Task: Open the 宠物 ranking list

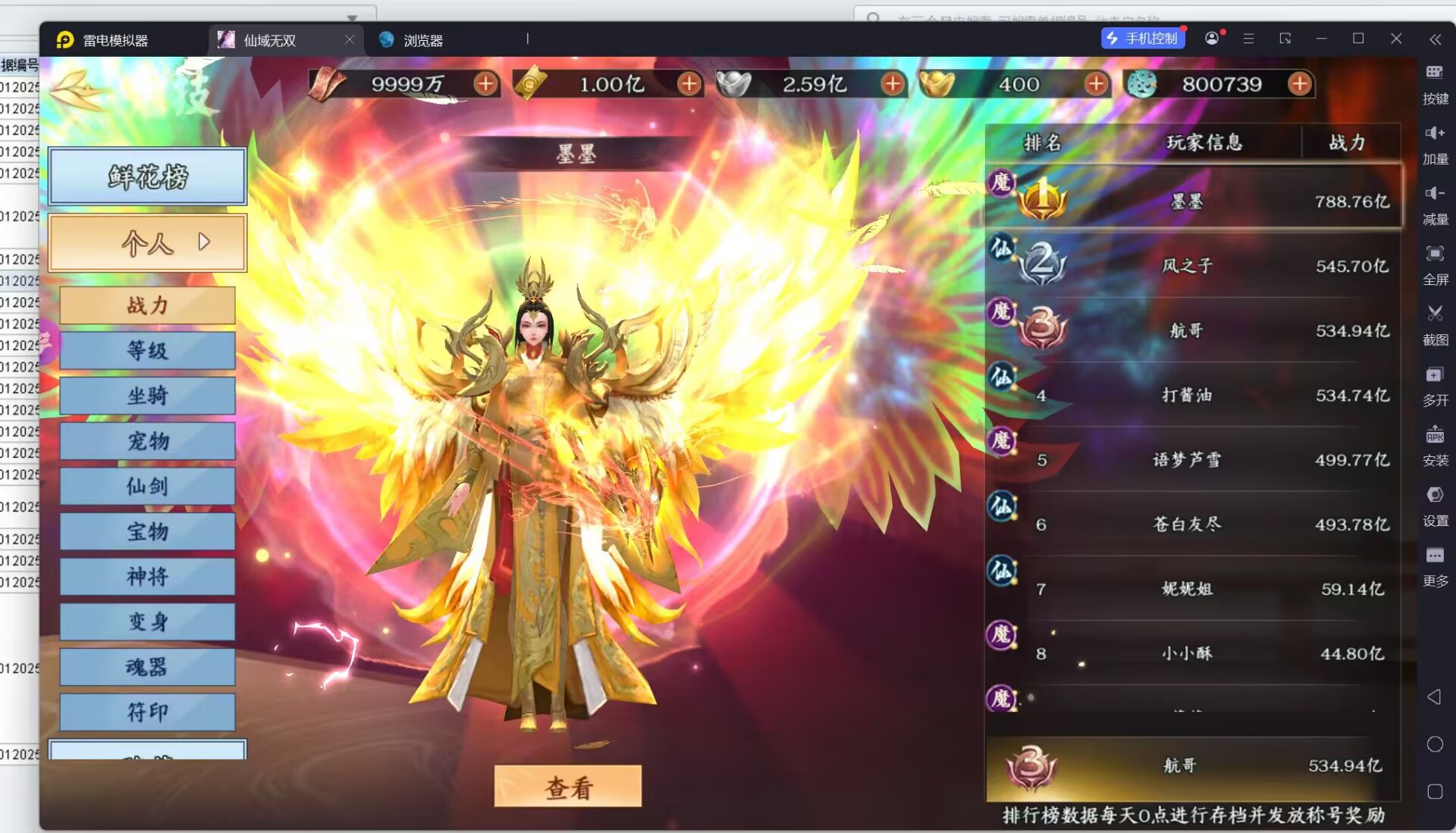Action: 147,441
